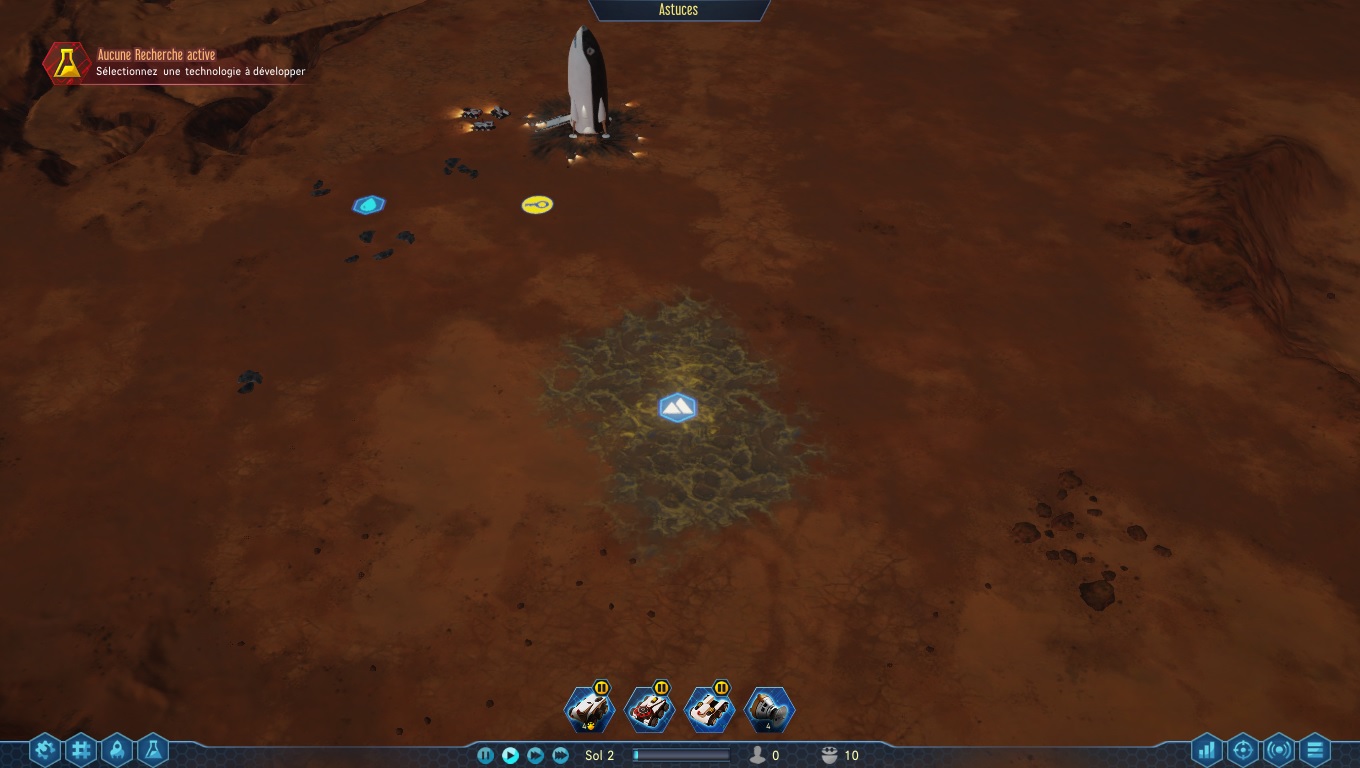This screenshot has height=768, width=1360.
Task: Click the Aucune Recherche active notification
Action: [175, 62]
